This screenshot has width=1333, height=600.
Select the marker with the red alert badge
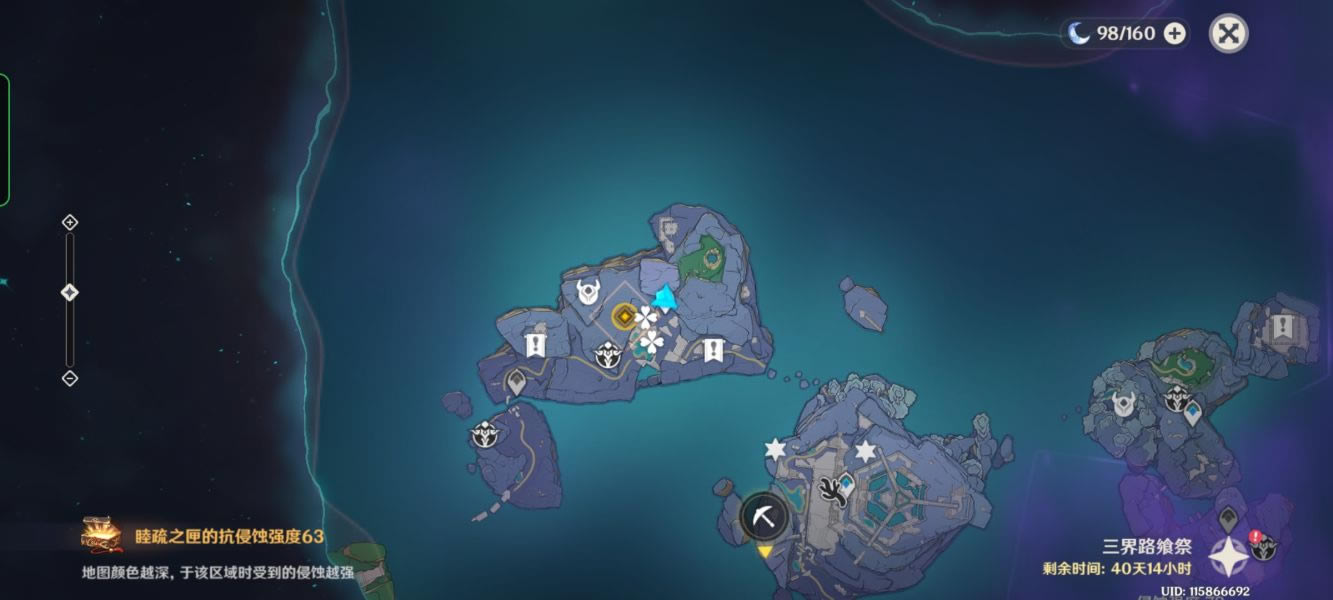point(1264,547)
